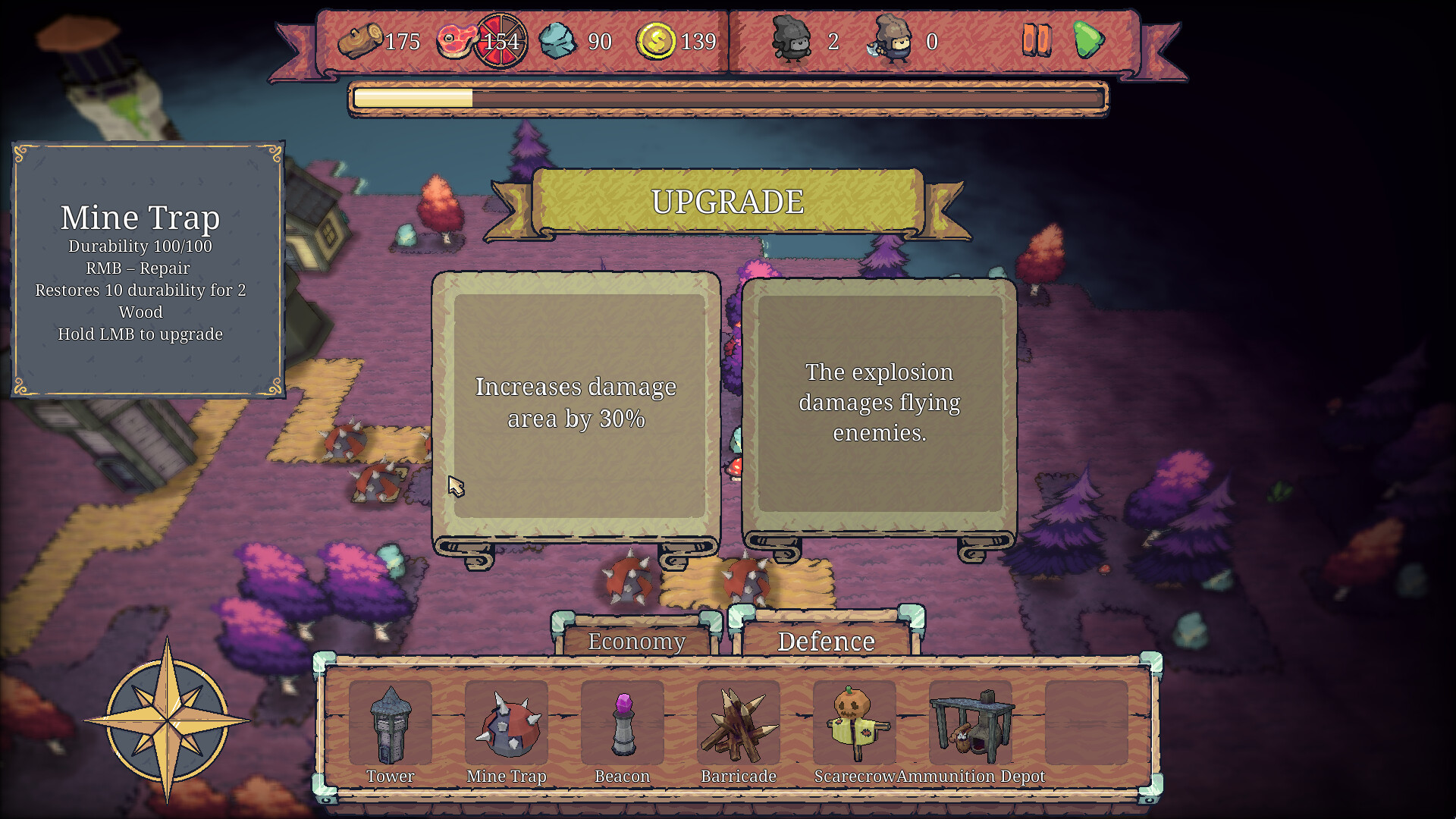Screen dimensions: 1456x819
Task: Switch to the Economy tab
Action: tap(635, 642)
